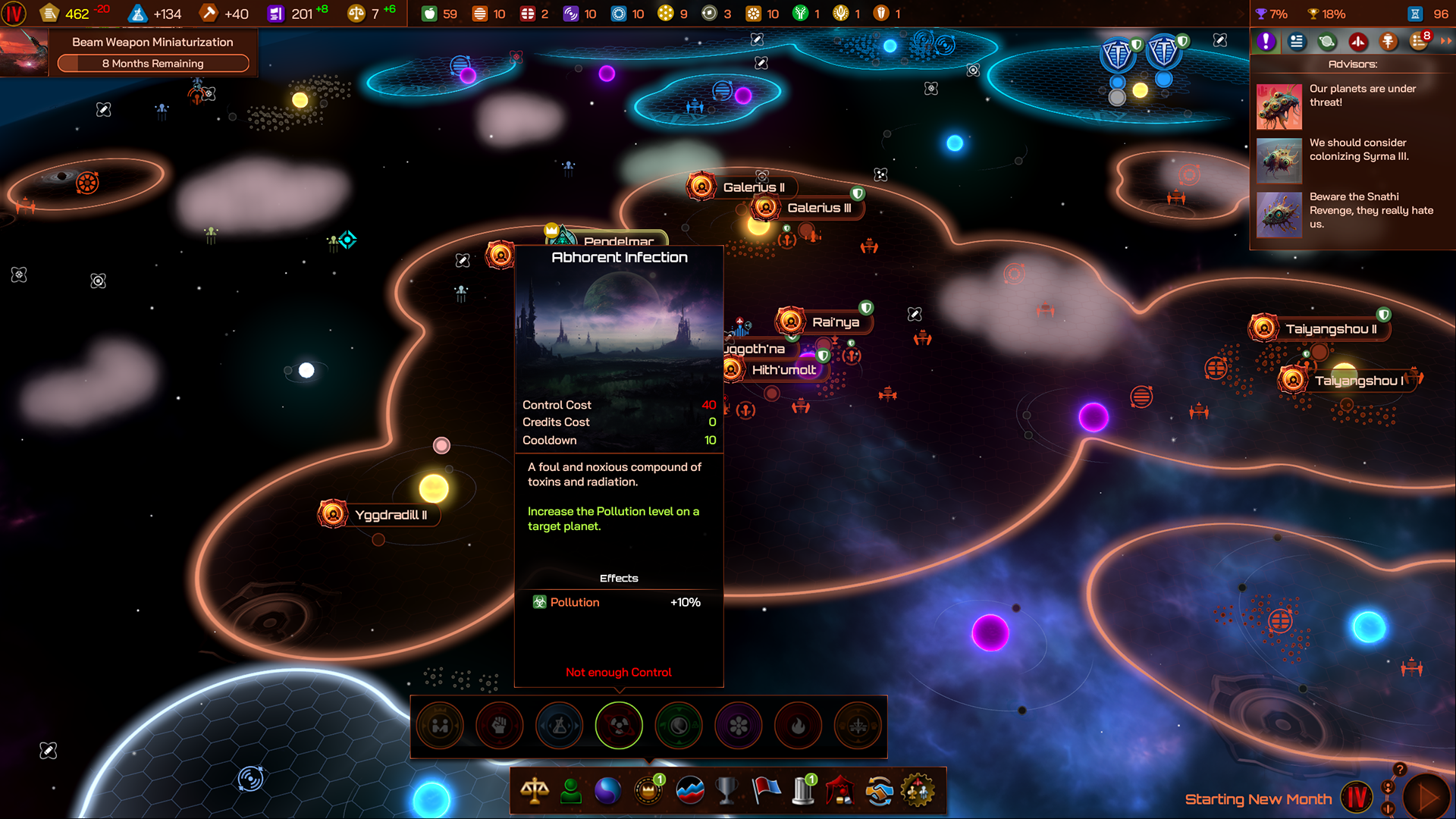Viewport: 1456px width, 819px height.
Task: Open the silver trophy screen
Action: [x=726, y=791]
